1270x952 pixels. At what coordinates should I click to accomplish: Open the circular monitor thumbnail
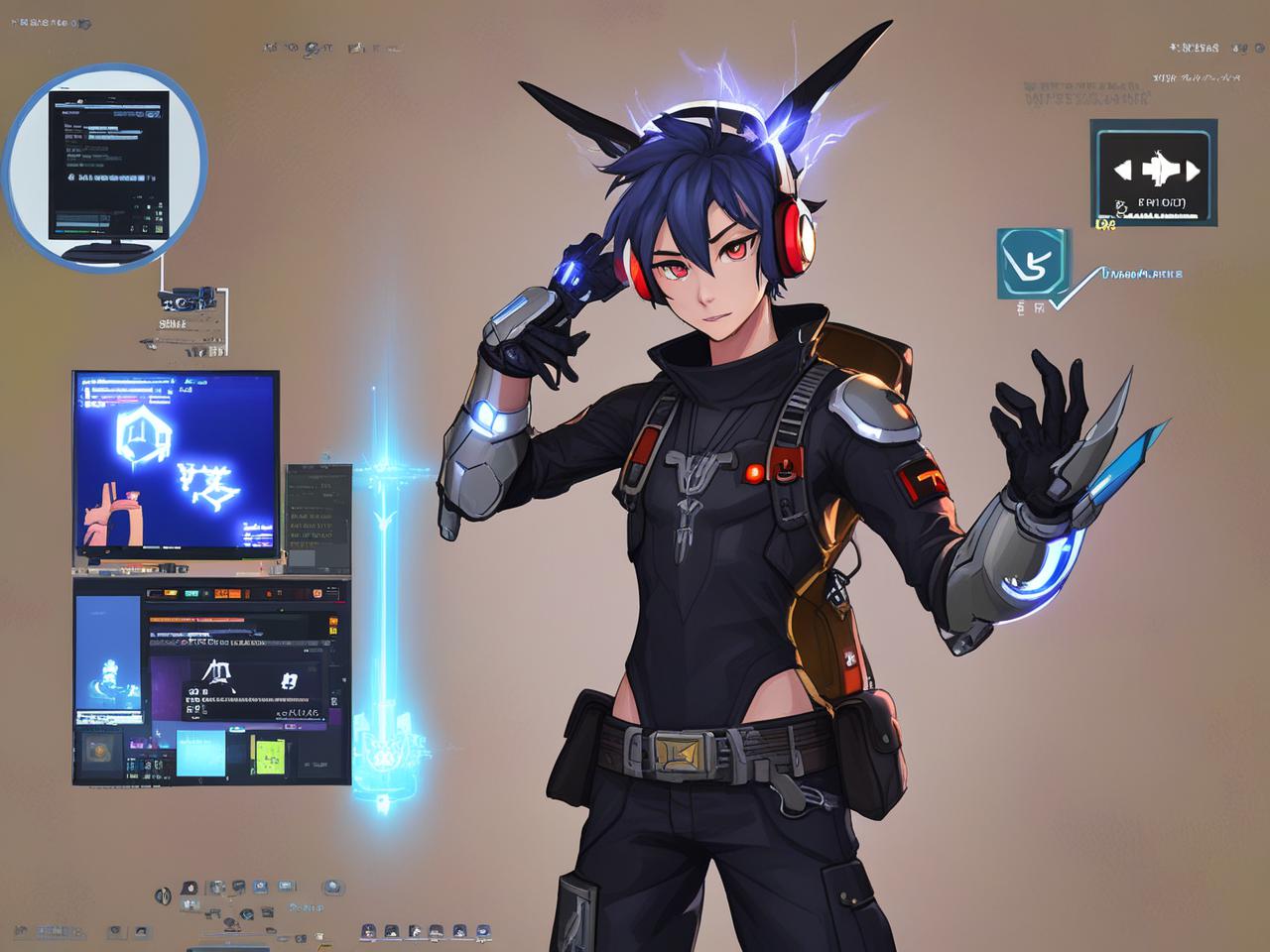click(x=107, y=165)
